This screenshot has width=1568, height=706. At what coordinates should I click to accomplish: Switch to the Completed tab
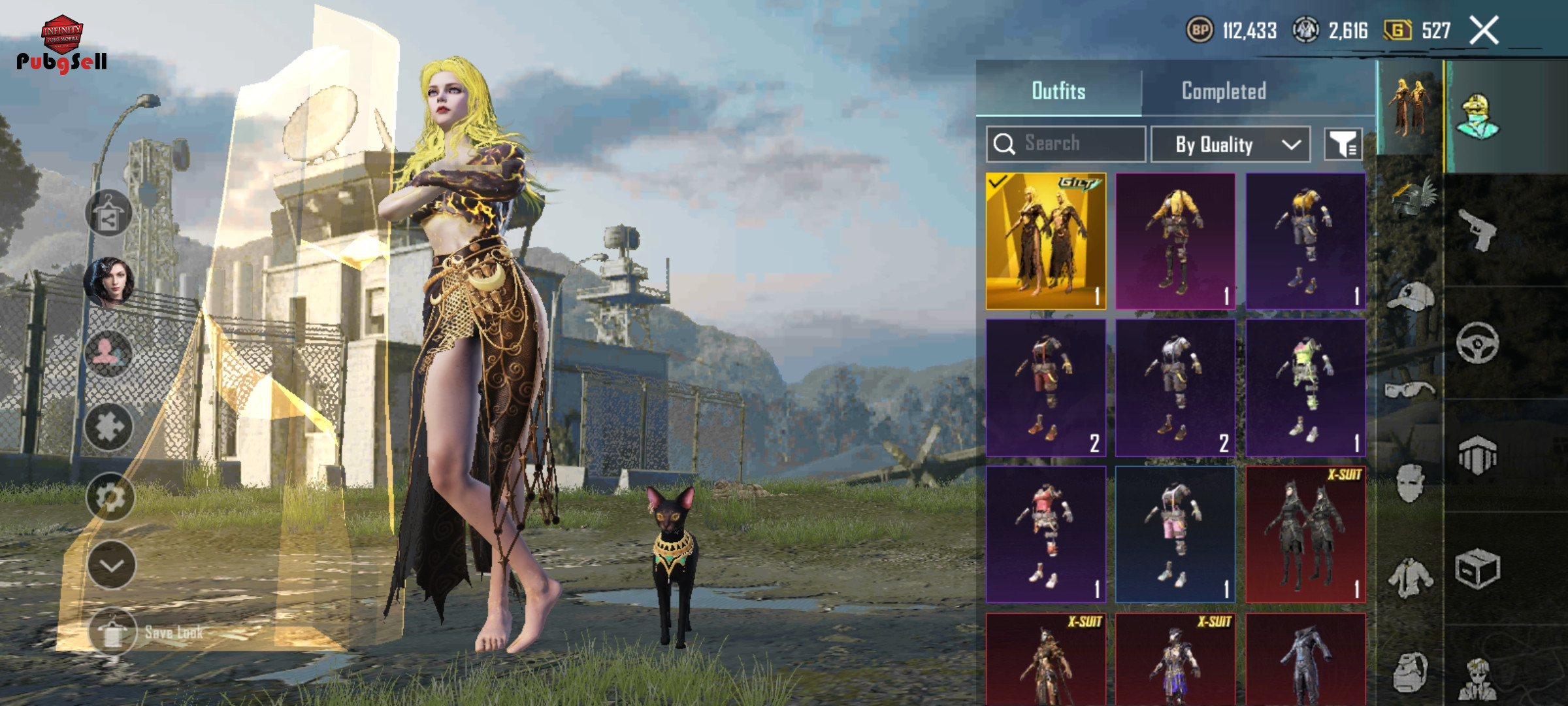point(1223,91)
